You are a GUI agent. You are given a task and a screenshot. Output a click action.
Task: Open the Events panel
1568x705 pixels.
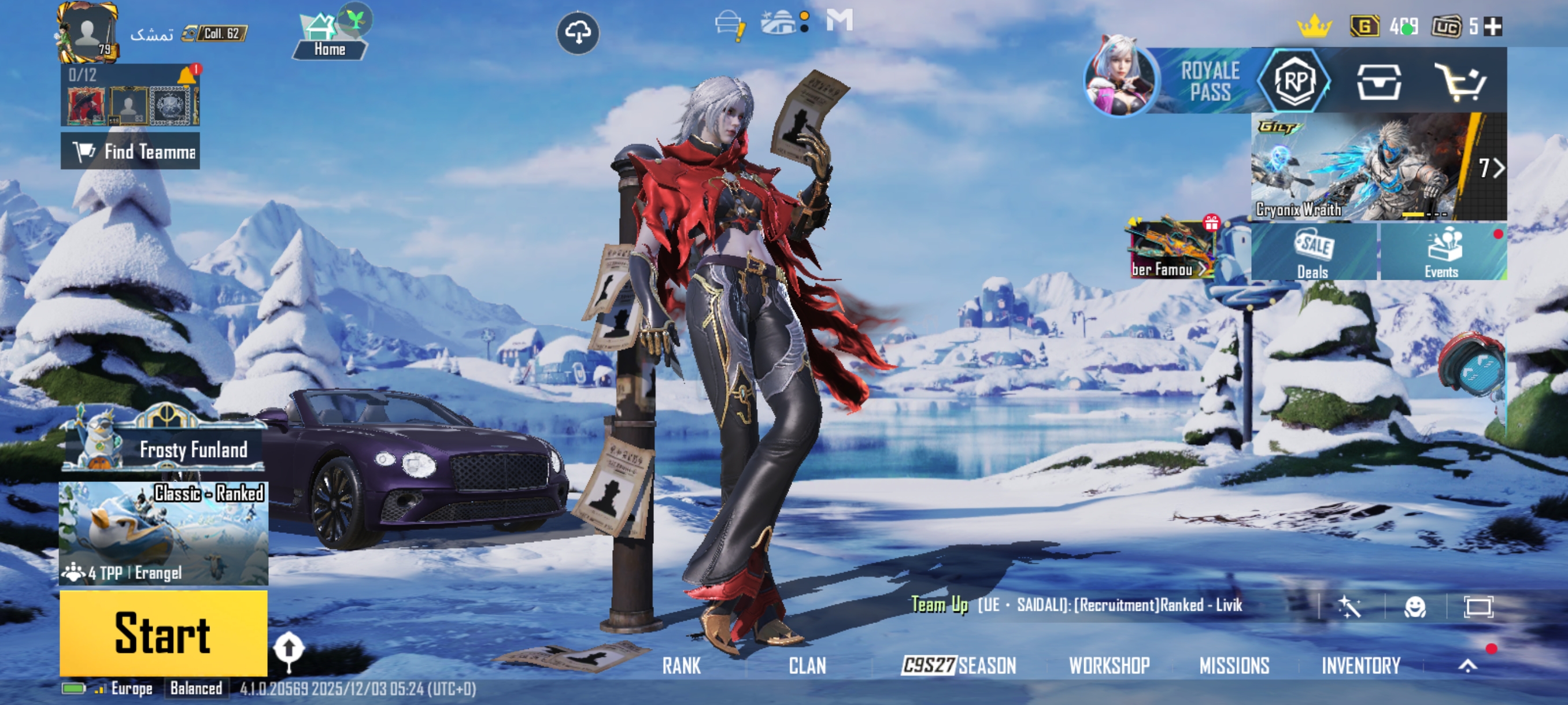[x=1443, y=252]
